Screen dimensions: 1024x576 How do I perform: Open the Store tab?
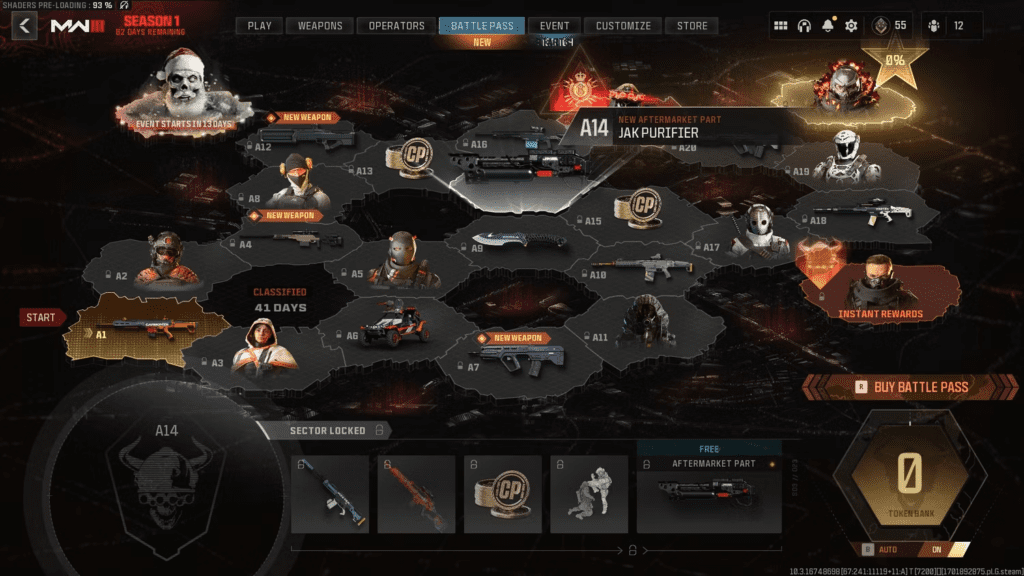click(692, 26)
